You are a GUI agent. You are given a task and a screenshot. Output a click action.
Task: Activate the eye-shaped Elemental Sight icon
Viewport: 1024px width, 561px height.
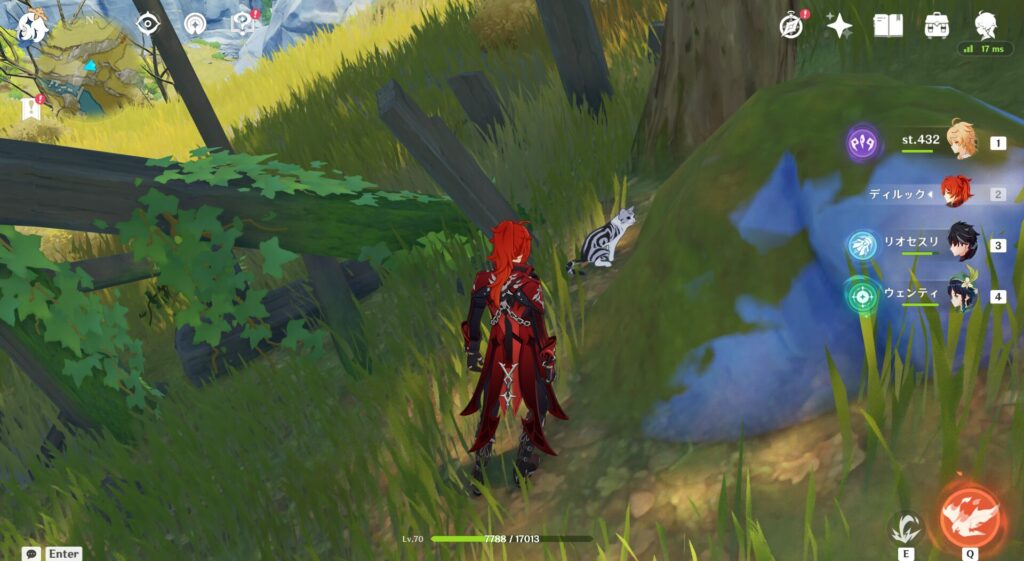pos(147,23)
